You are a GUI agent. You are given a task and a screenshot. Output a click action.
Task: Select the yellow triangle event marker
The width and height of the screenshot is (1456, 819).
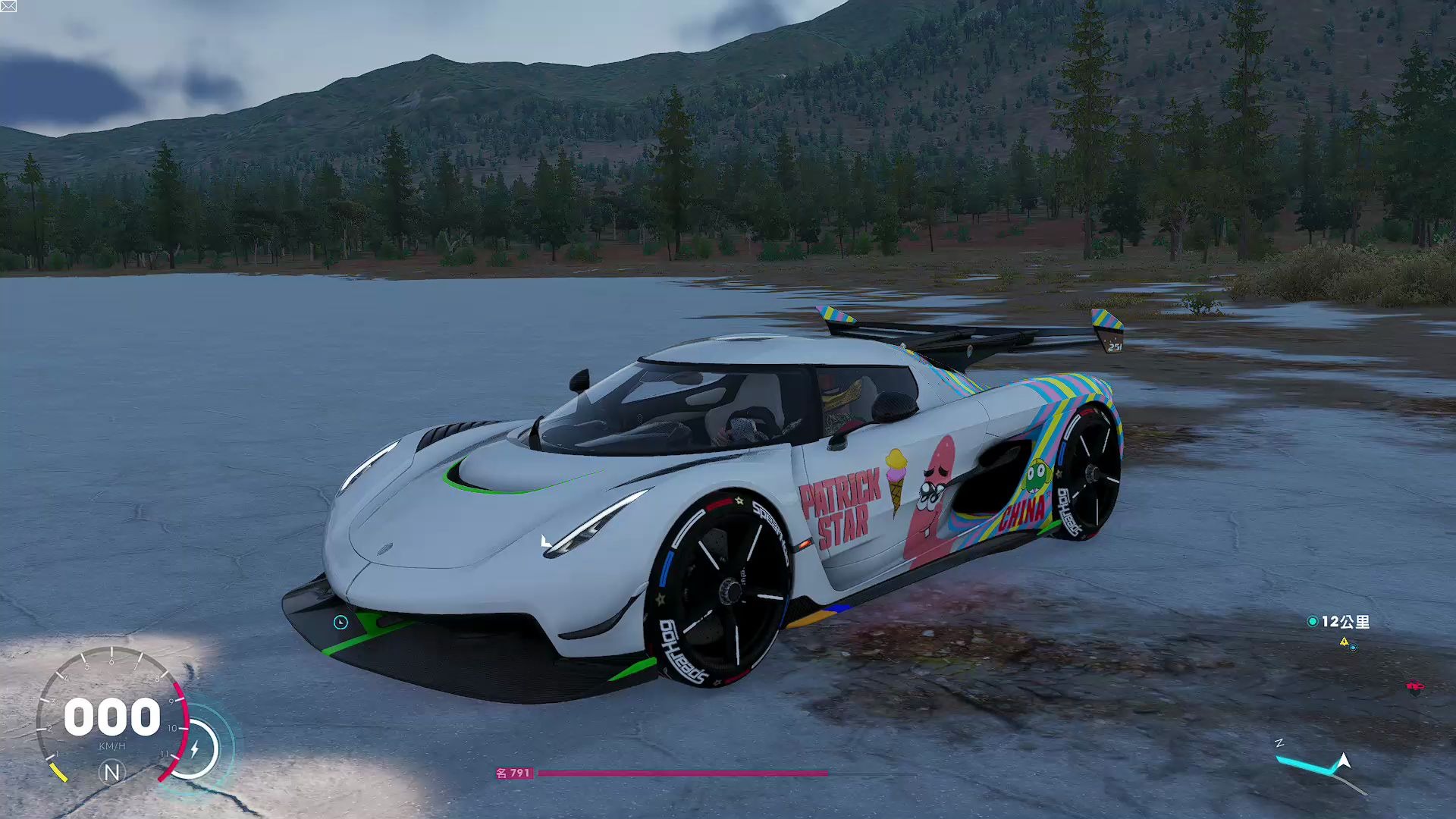tap(1344, 642)
